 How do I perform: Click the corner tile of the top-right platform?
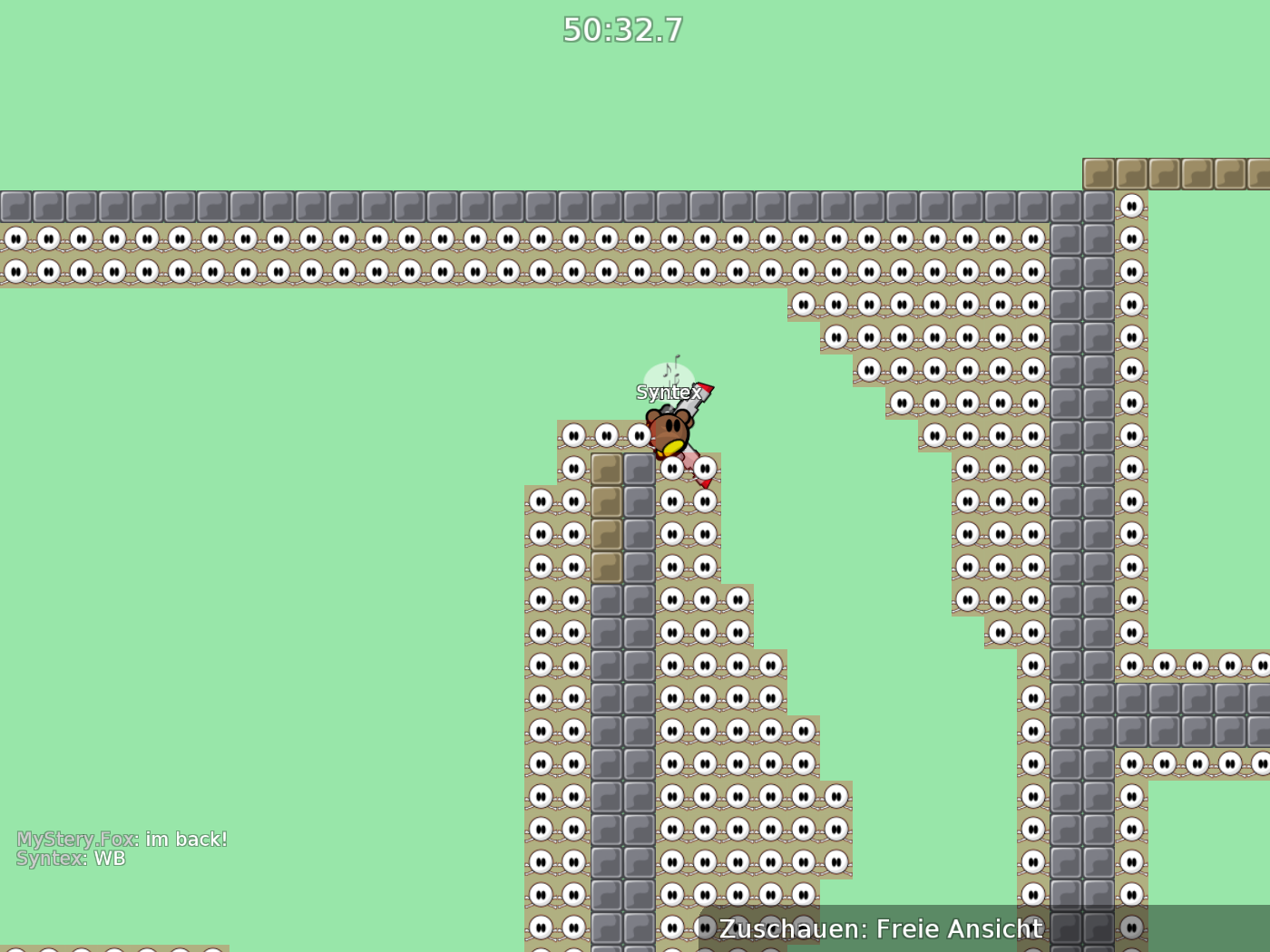[x=1099, y=172]
